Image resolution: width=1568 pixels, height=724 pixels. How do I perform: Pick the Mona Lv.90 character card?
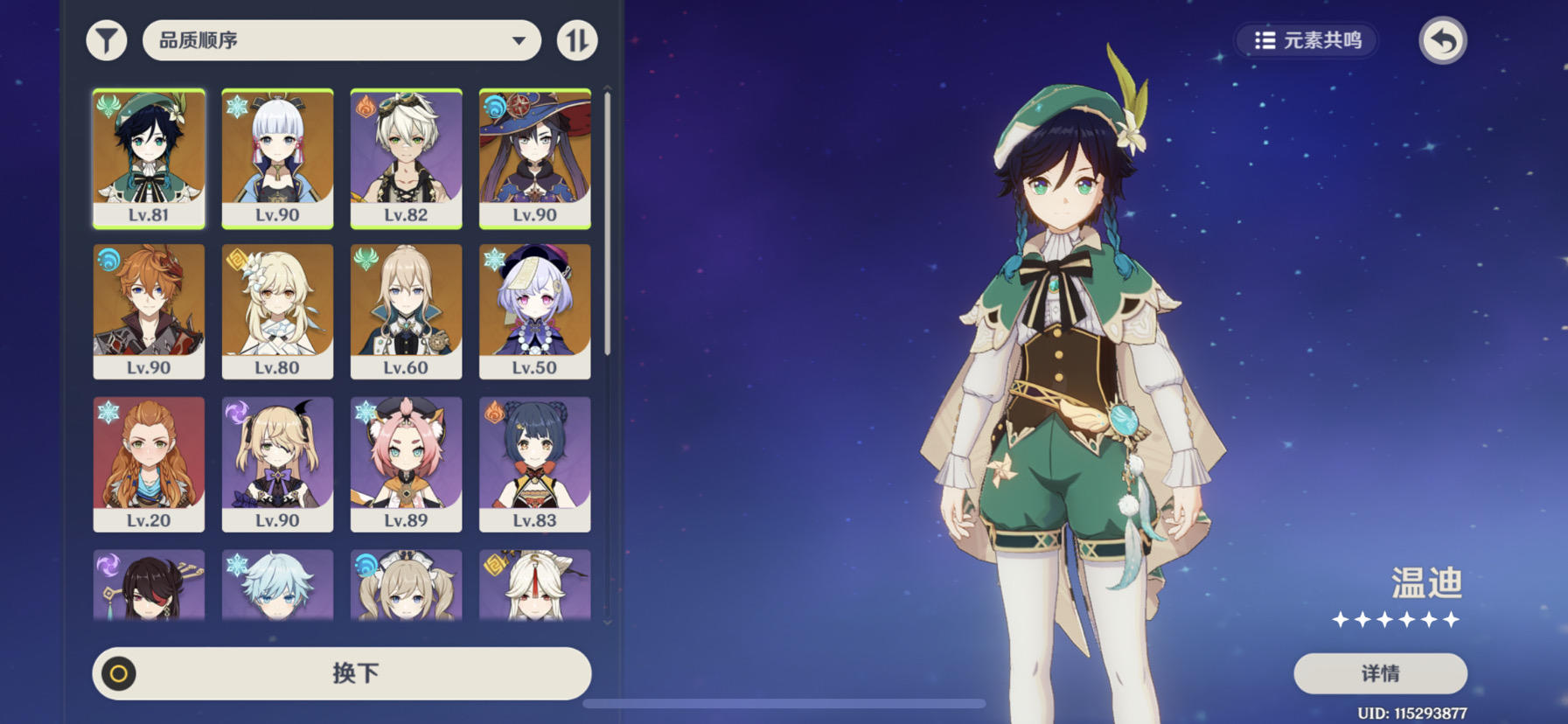pyautogui.click(x=534, y=158)
